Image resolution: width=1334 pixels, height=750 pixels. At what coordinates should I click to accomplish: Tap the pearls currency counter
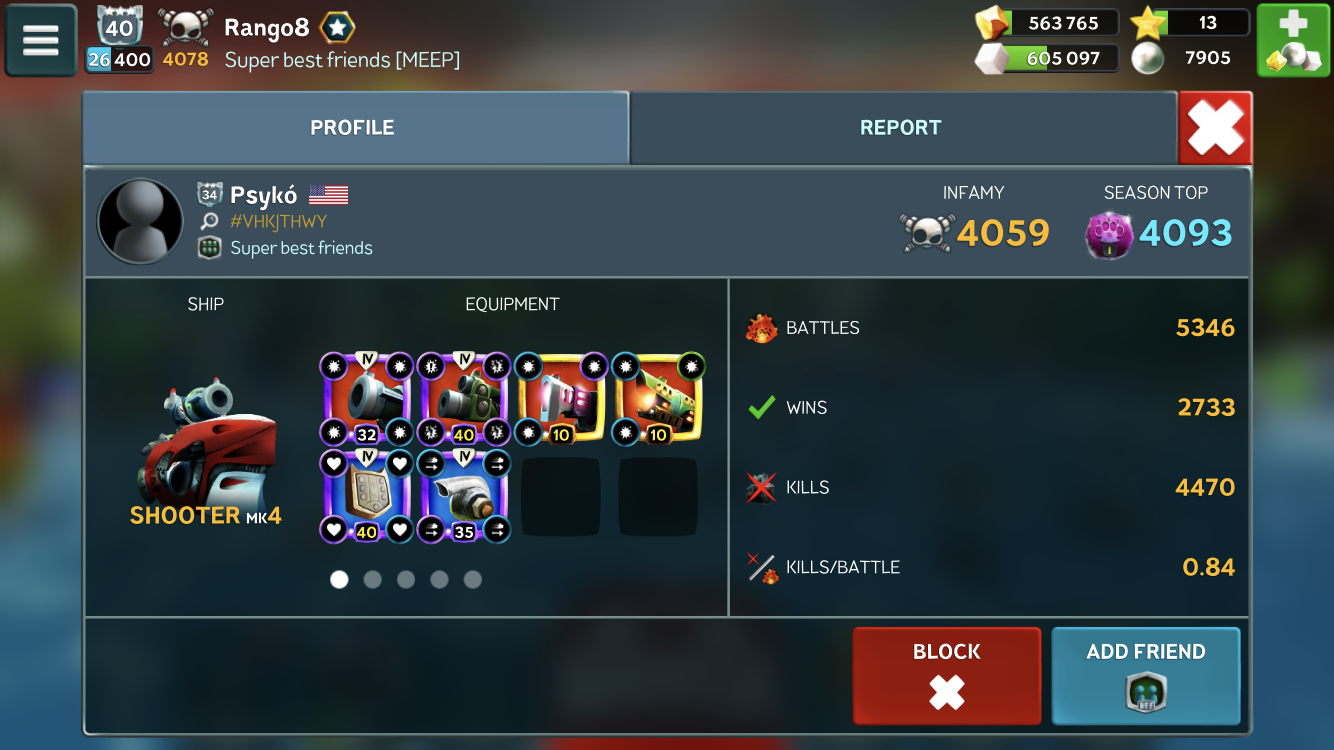pos(1190,58)
